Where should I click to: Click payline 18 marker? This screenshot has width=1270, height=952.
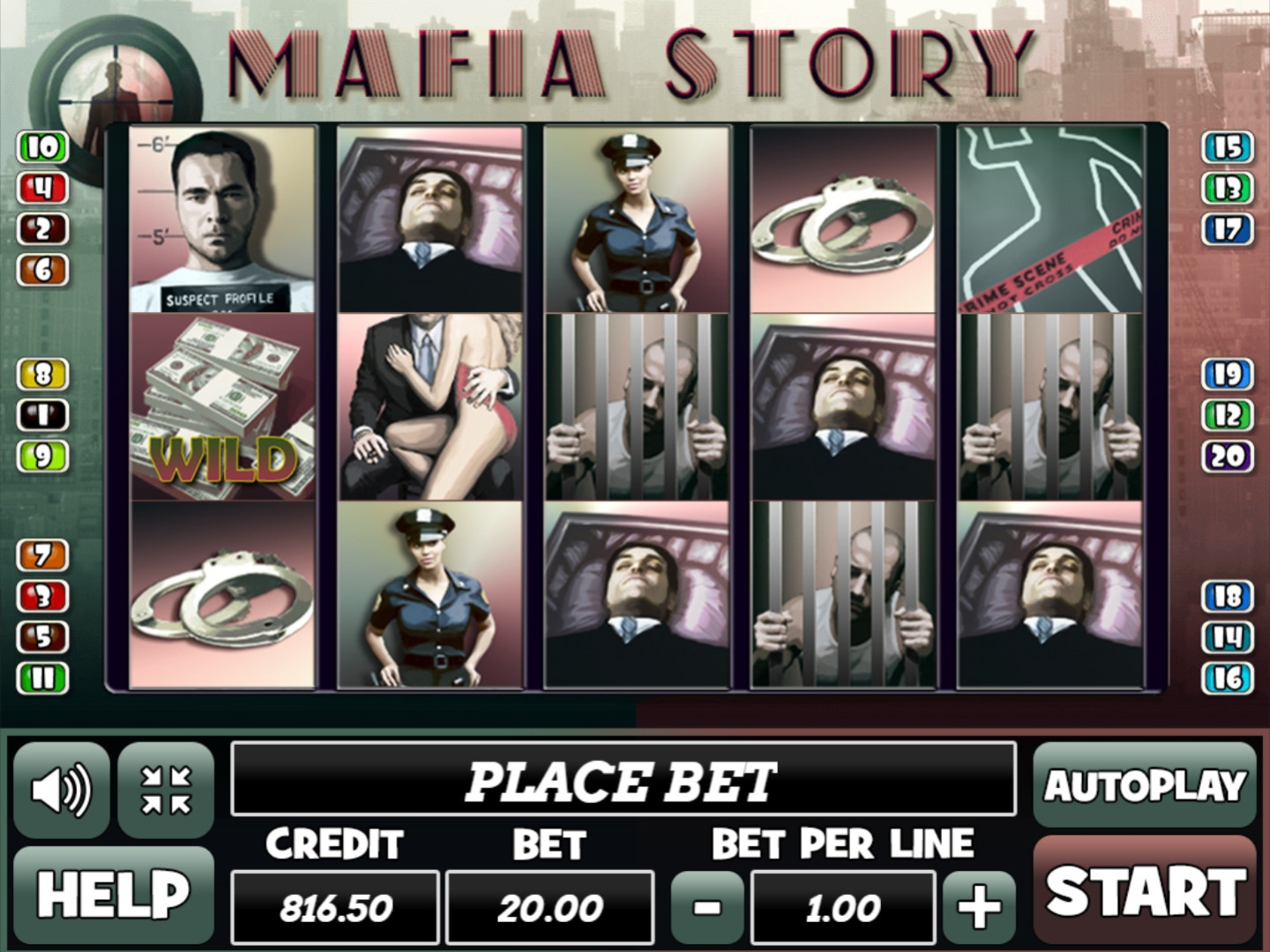click(x=1228, y=597)
